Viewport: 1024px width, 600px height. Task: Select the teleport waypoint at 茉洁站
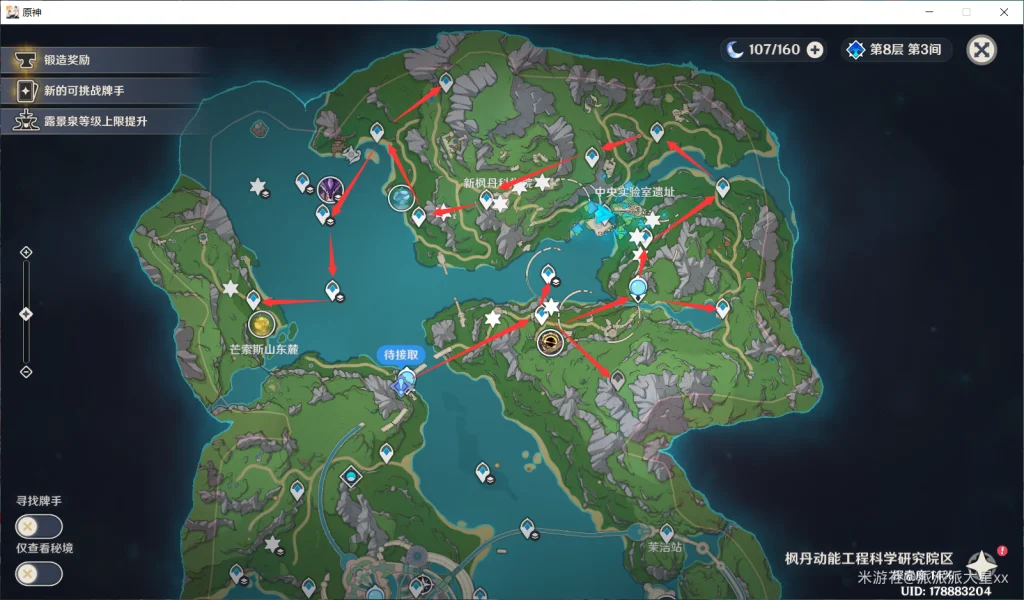tap(667, 532)
